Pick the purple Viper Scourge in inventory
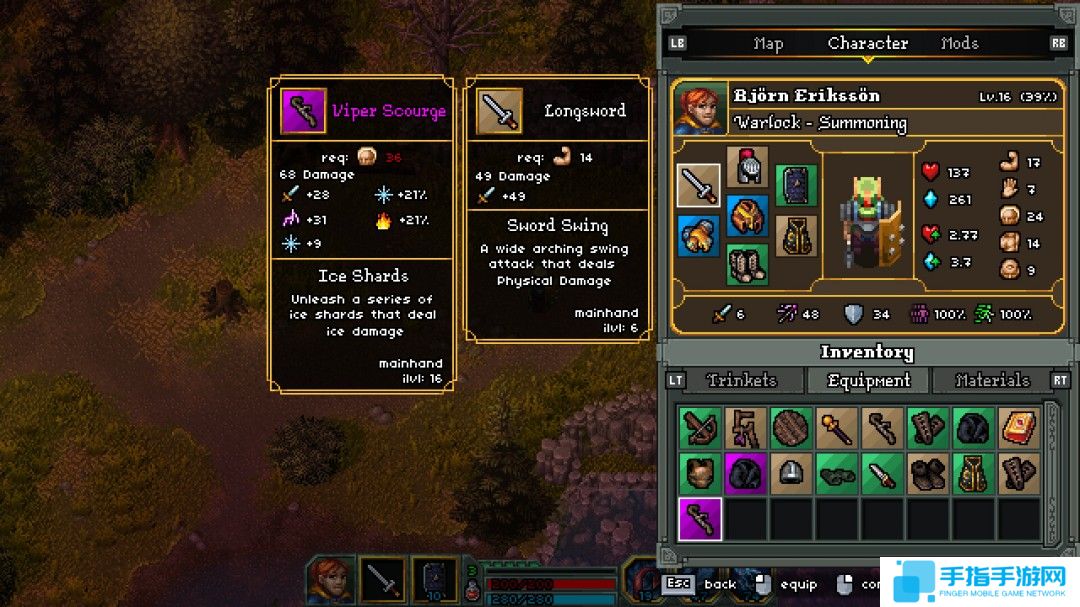The image size is (1080, 607). 699,520
